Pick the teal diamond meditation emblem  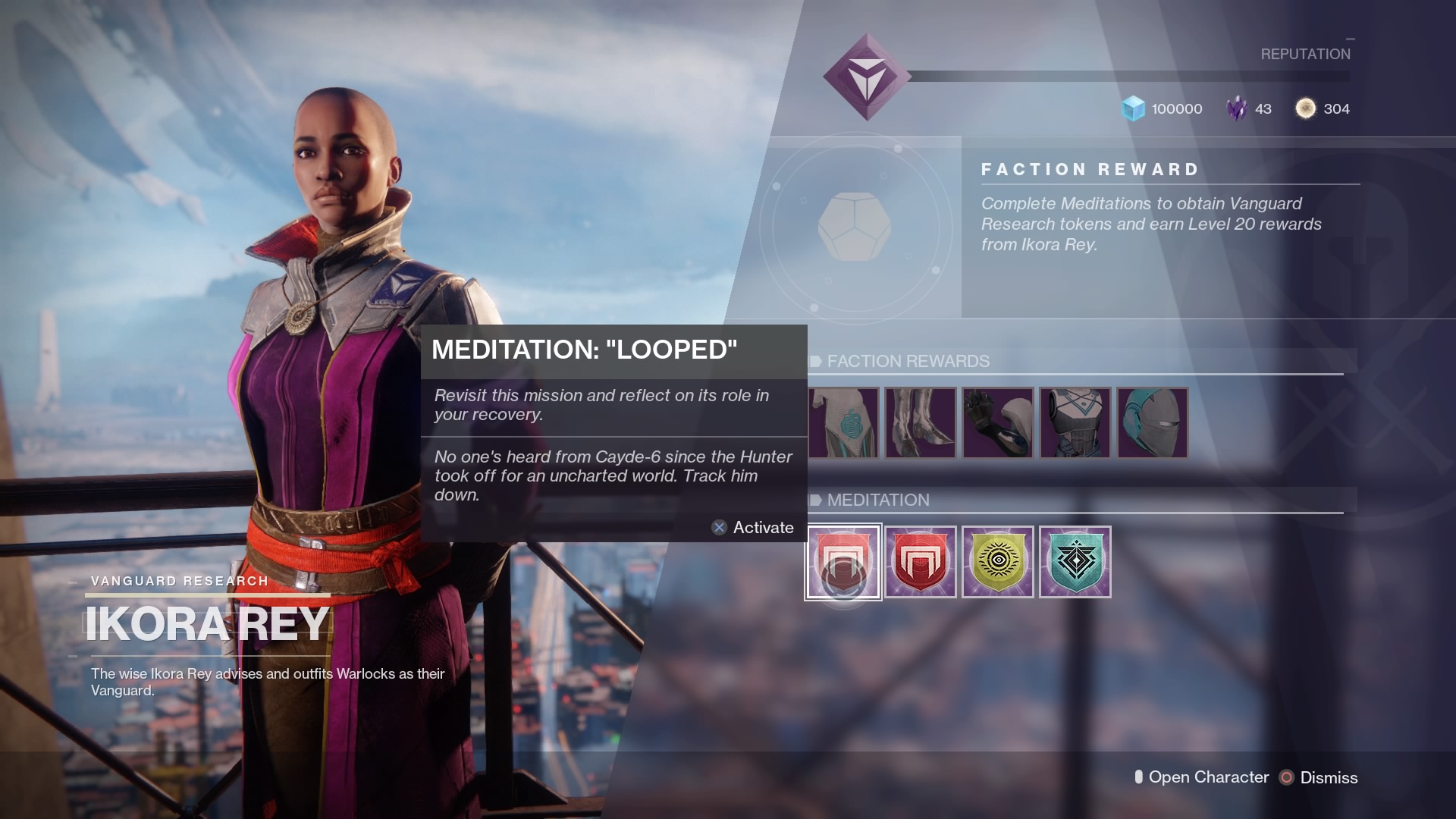pos(1075,562)
